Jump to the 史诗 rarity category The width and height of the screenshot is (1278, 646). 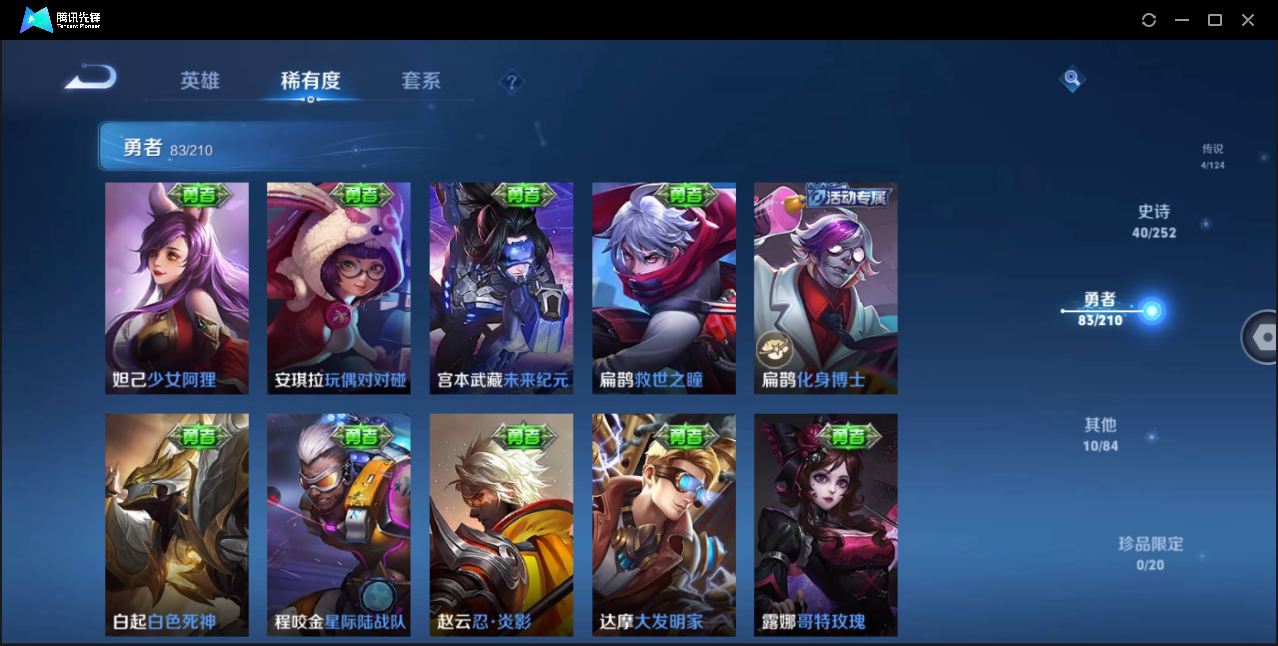coord(1154,221)
